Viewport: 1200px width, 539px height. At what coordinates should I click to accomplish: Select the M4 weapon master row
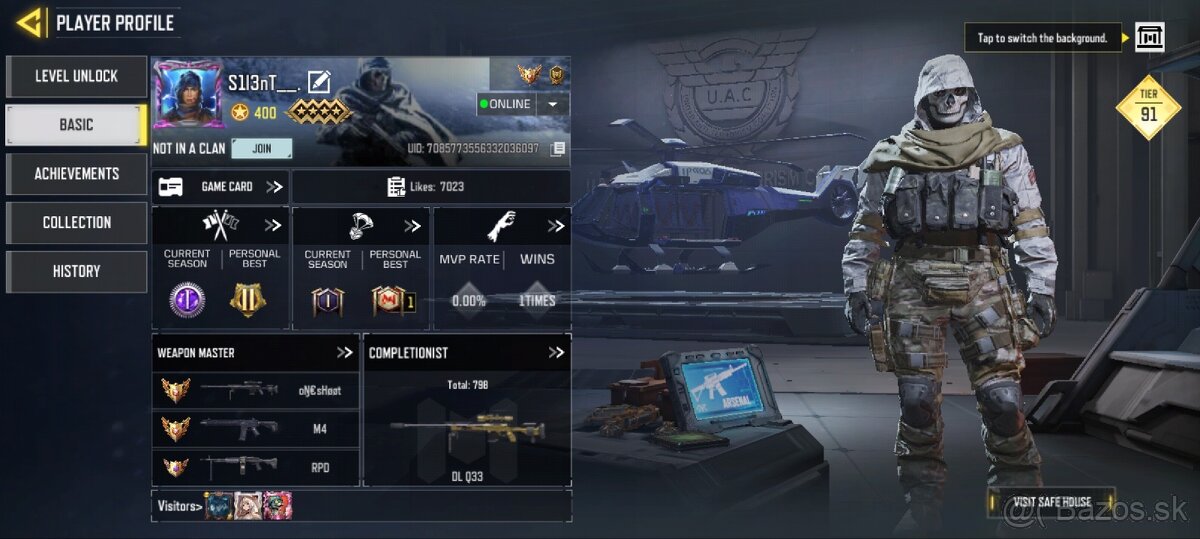pyautogui.click(x=255, y=429)
